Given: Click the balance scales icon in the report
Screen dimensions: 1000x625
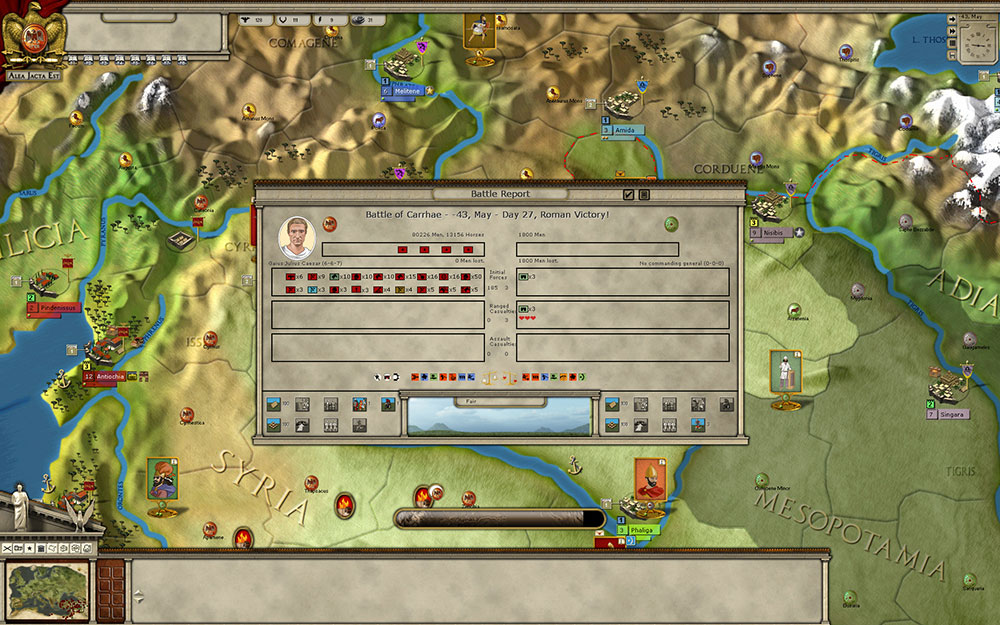Looking at the screenshot, I should click(490, 378).
